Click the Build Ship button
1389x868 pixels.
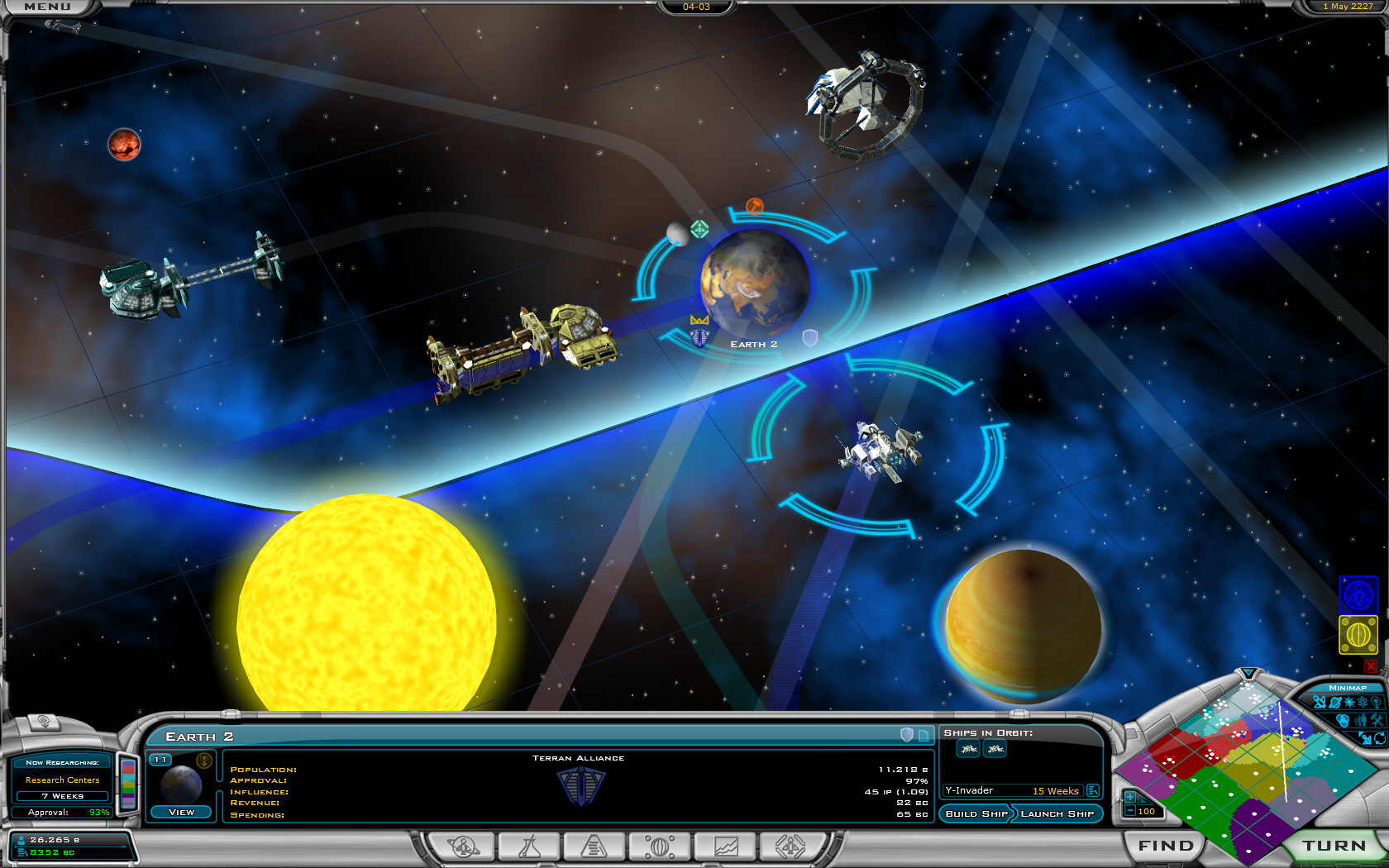[x=976, y=813]
